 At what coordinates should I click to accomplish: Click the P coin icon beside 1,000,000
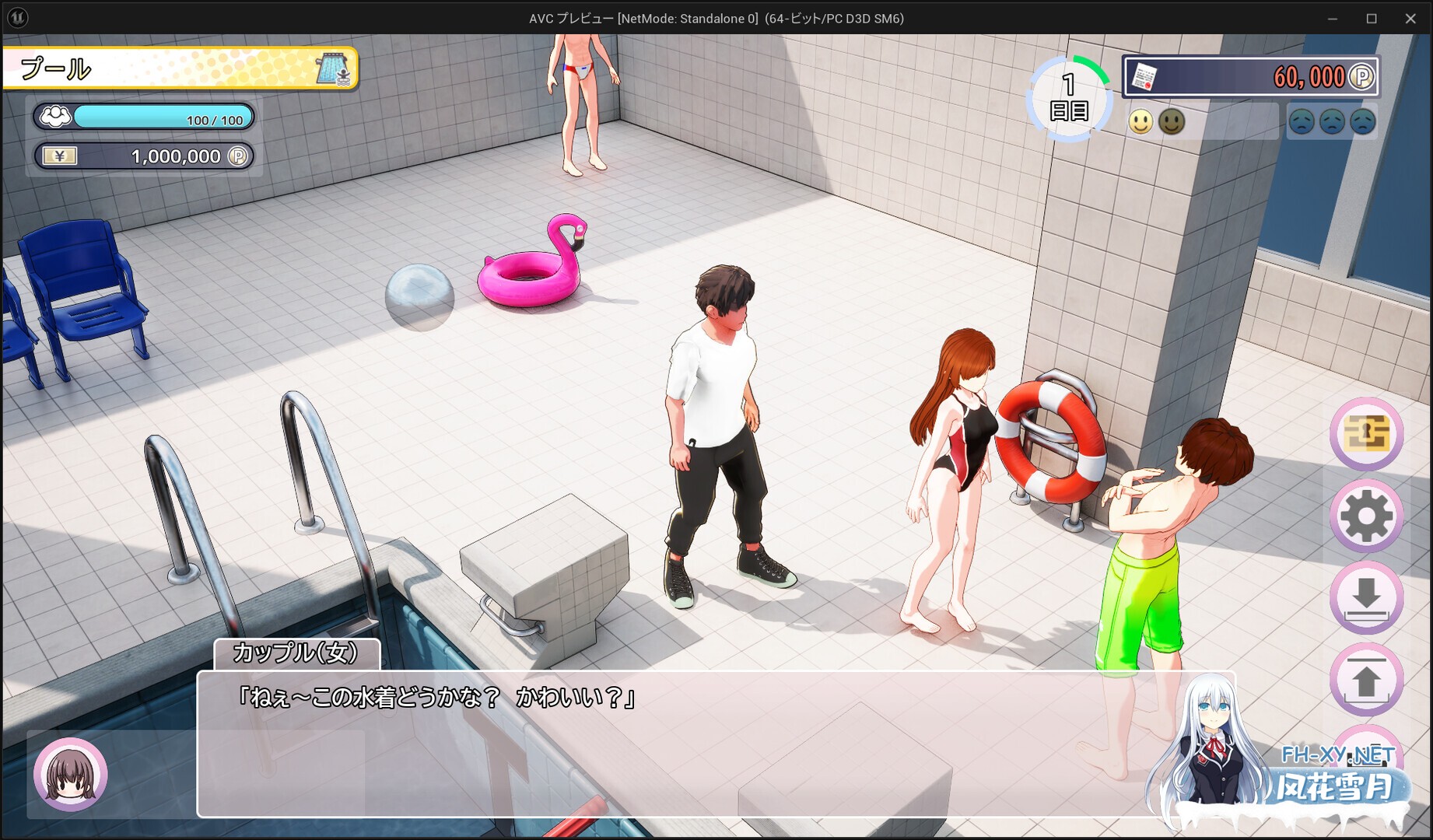click(x=239, y=156)
